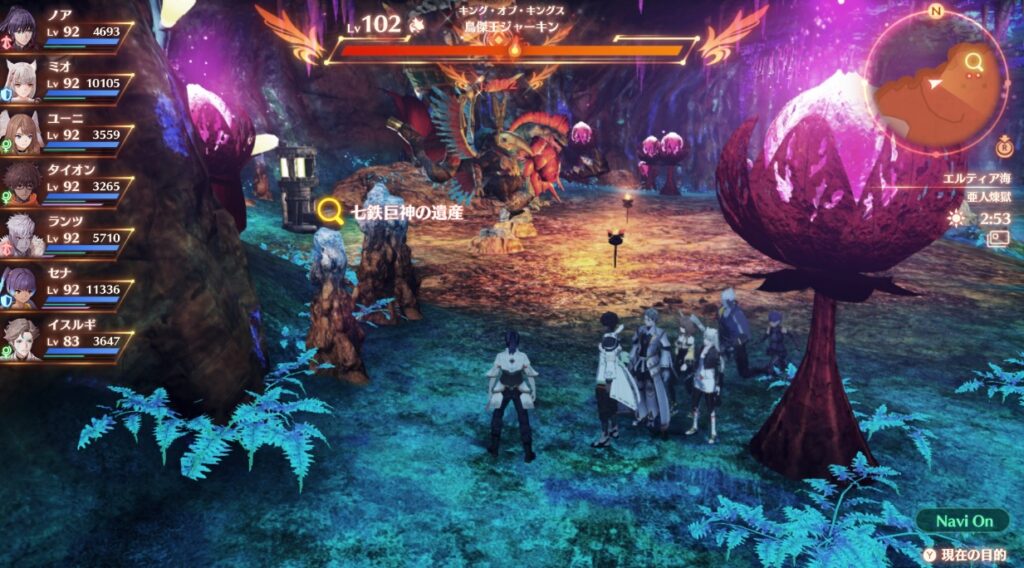Click the north compass indicator on the minimap

click(936, 11)
